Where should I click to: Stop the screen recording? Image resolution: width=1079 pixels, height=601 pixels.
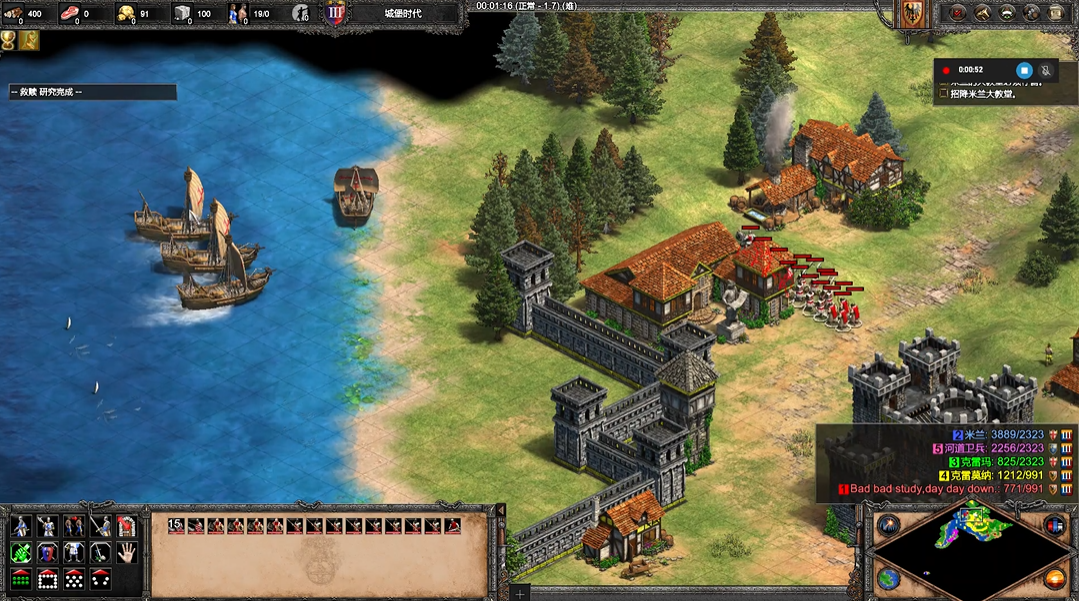pyautogui.click(x=1024, y=70)
